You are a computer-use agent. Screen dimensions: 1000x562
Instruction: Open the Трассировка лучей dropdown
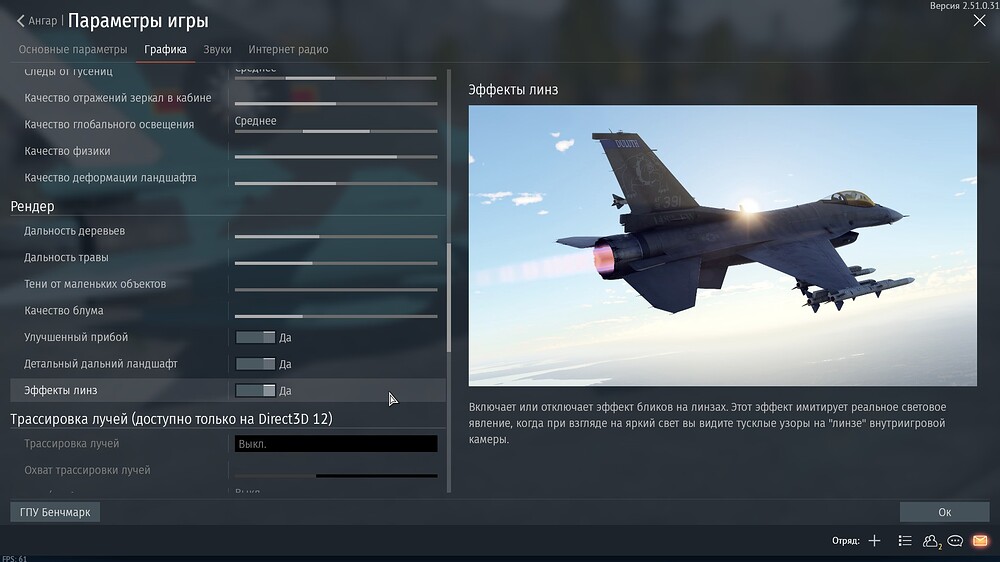(x=336, y=444)
